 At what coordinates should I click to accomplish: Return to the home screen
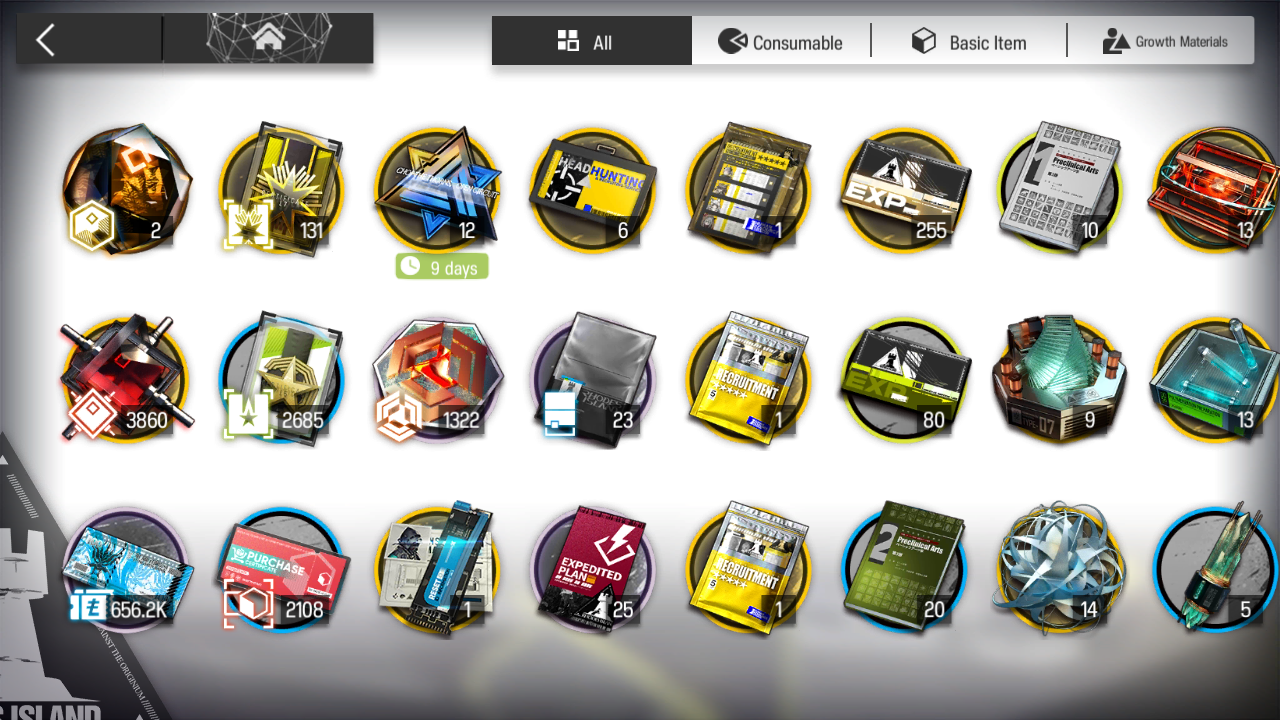coord(267,40)
